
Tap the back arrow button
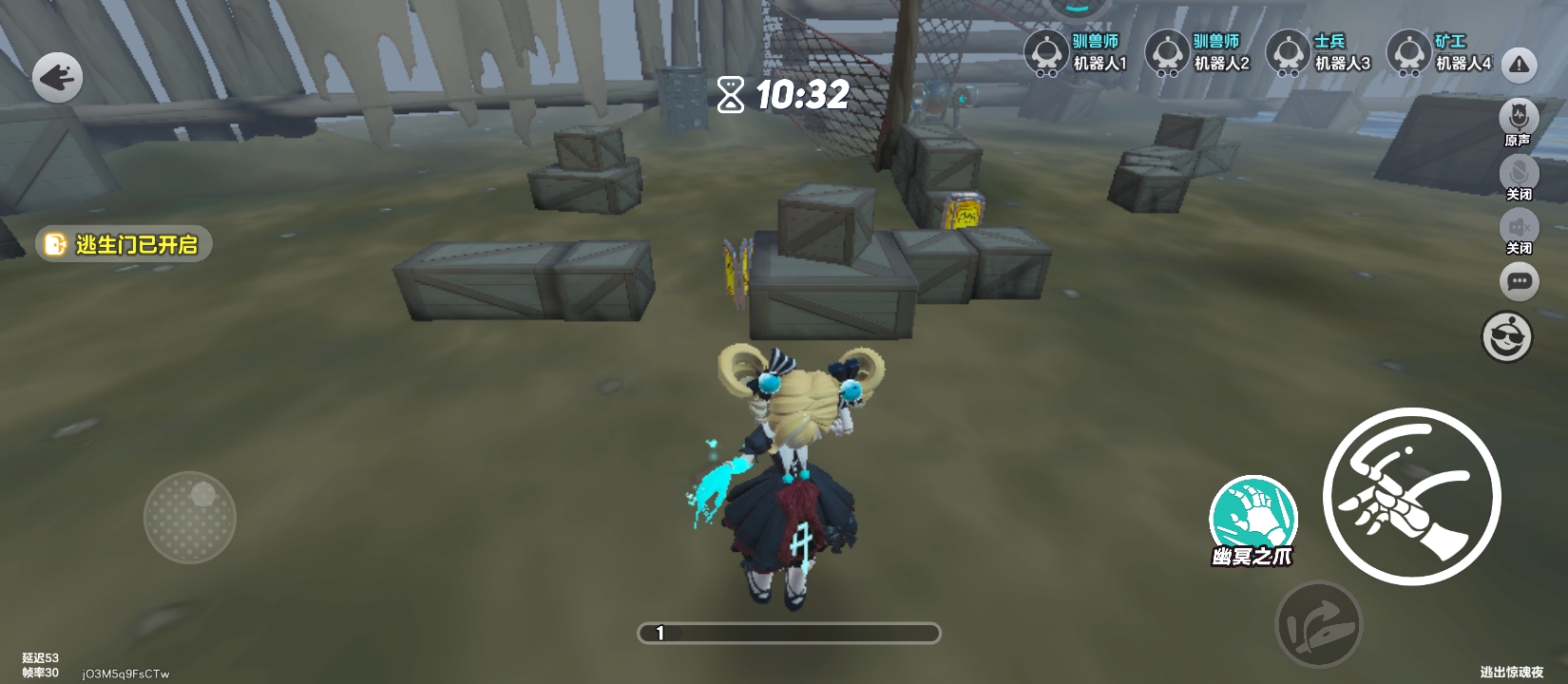(58, 78)
